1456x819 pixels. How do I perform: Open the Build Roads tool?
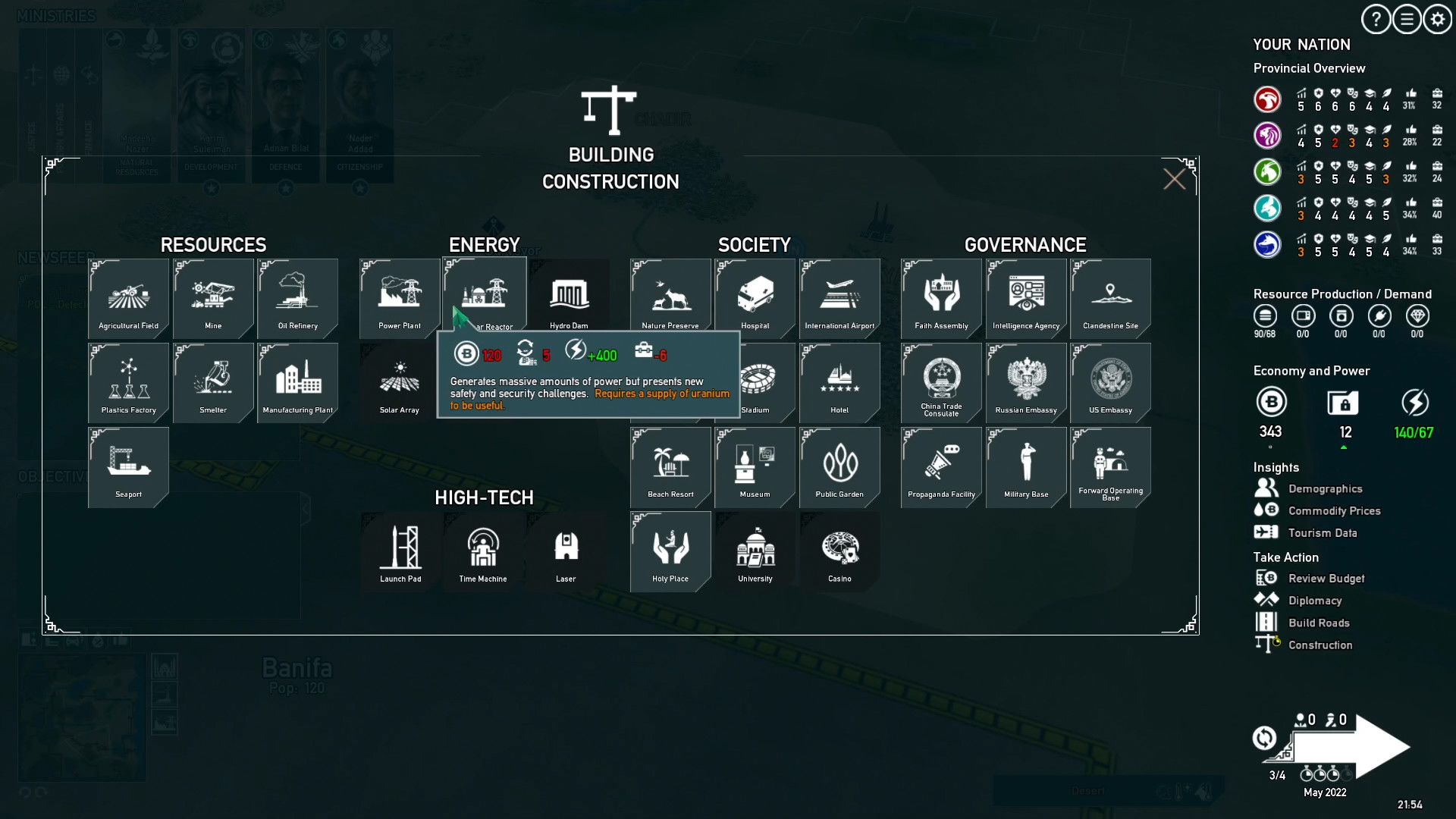click(x=1319, y=622)
